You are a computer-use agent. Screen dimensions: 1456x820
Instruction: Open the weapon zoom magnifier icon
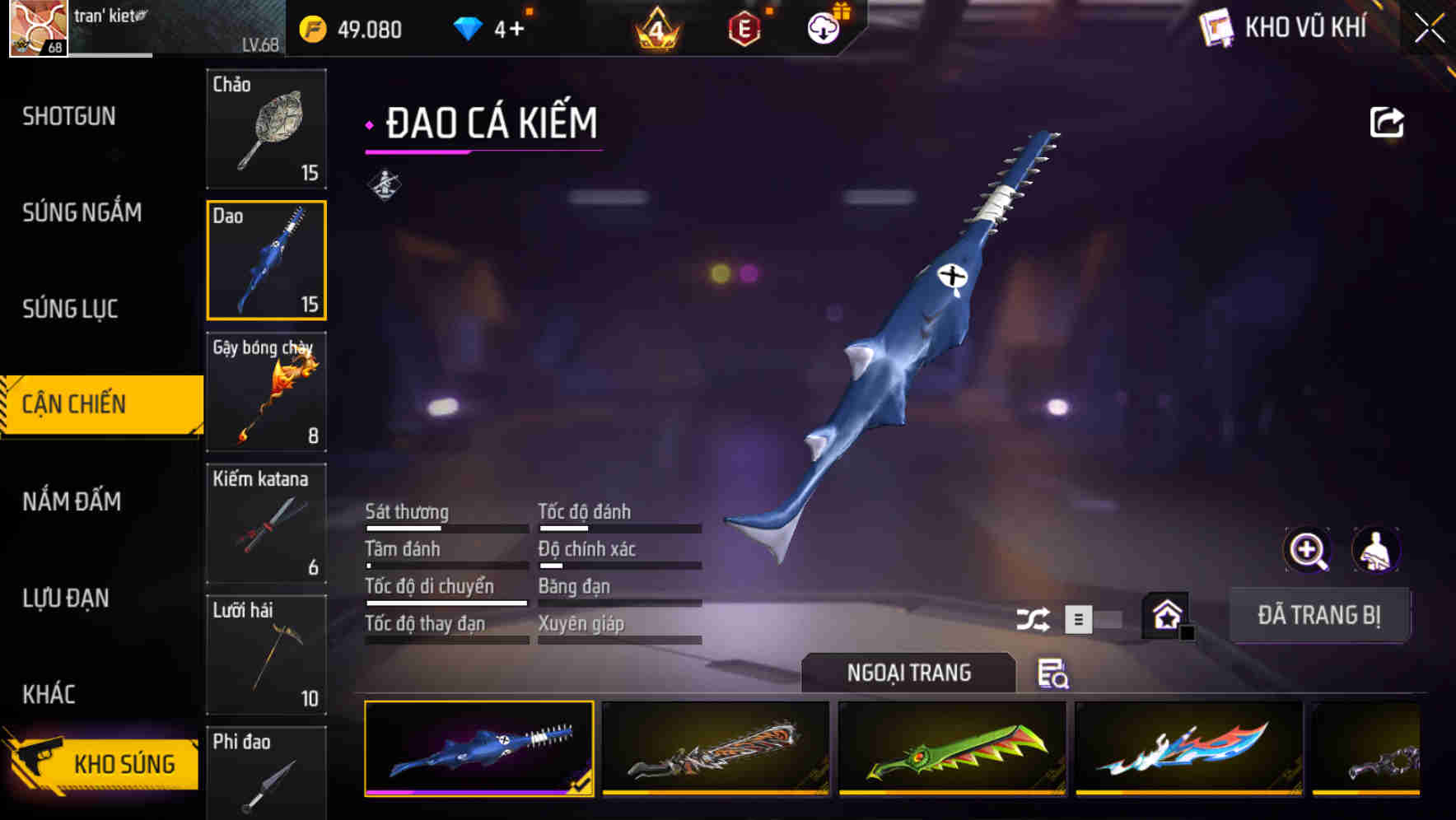[1305, 550]
